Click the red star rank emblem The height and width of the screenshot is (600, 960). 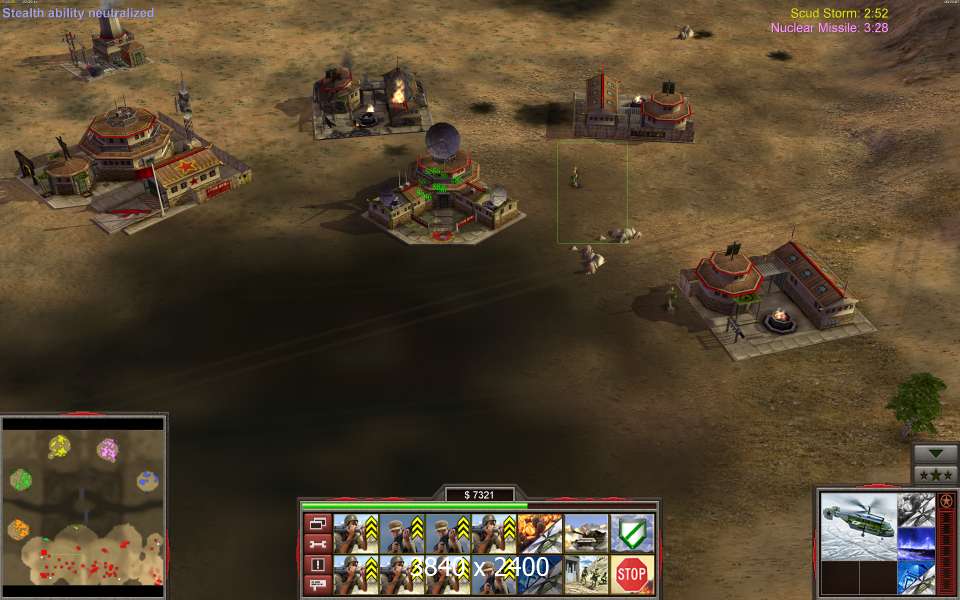pyautogui.click(x=946, y=500)
